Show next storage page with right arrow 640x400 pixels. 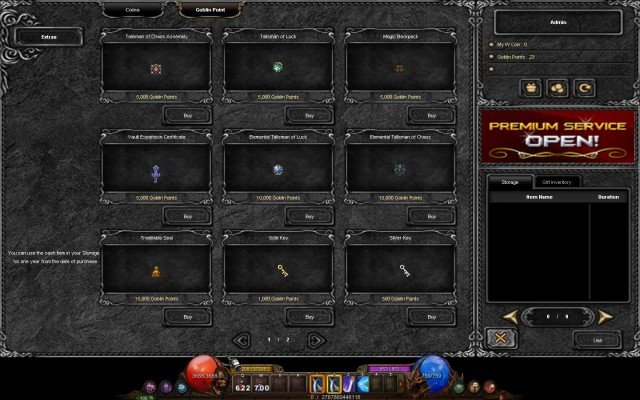603,316
